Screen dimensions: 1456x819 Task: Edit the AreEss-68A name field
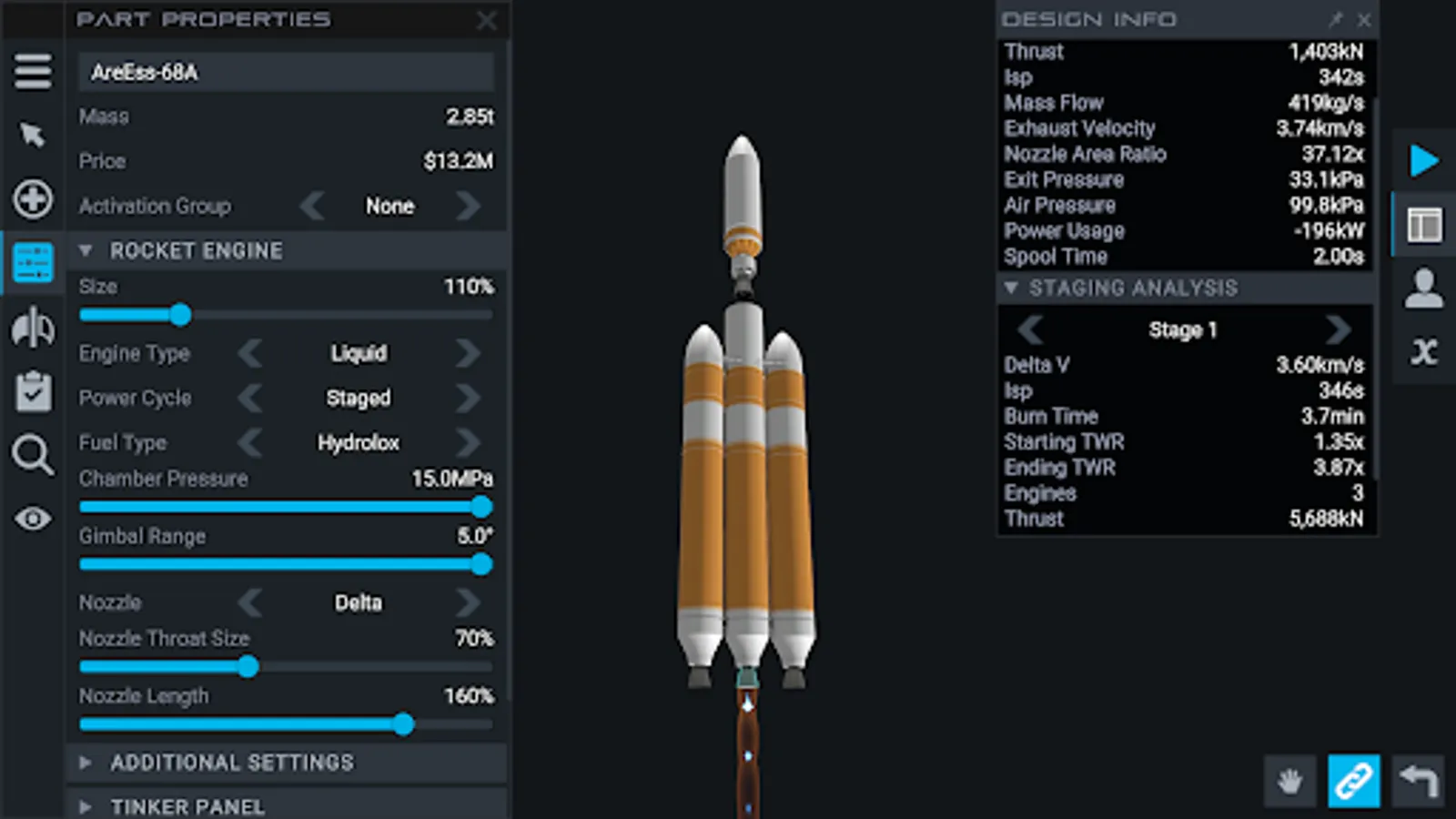(x=286, y=72)
